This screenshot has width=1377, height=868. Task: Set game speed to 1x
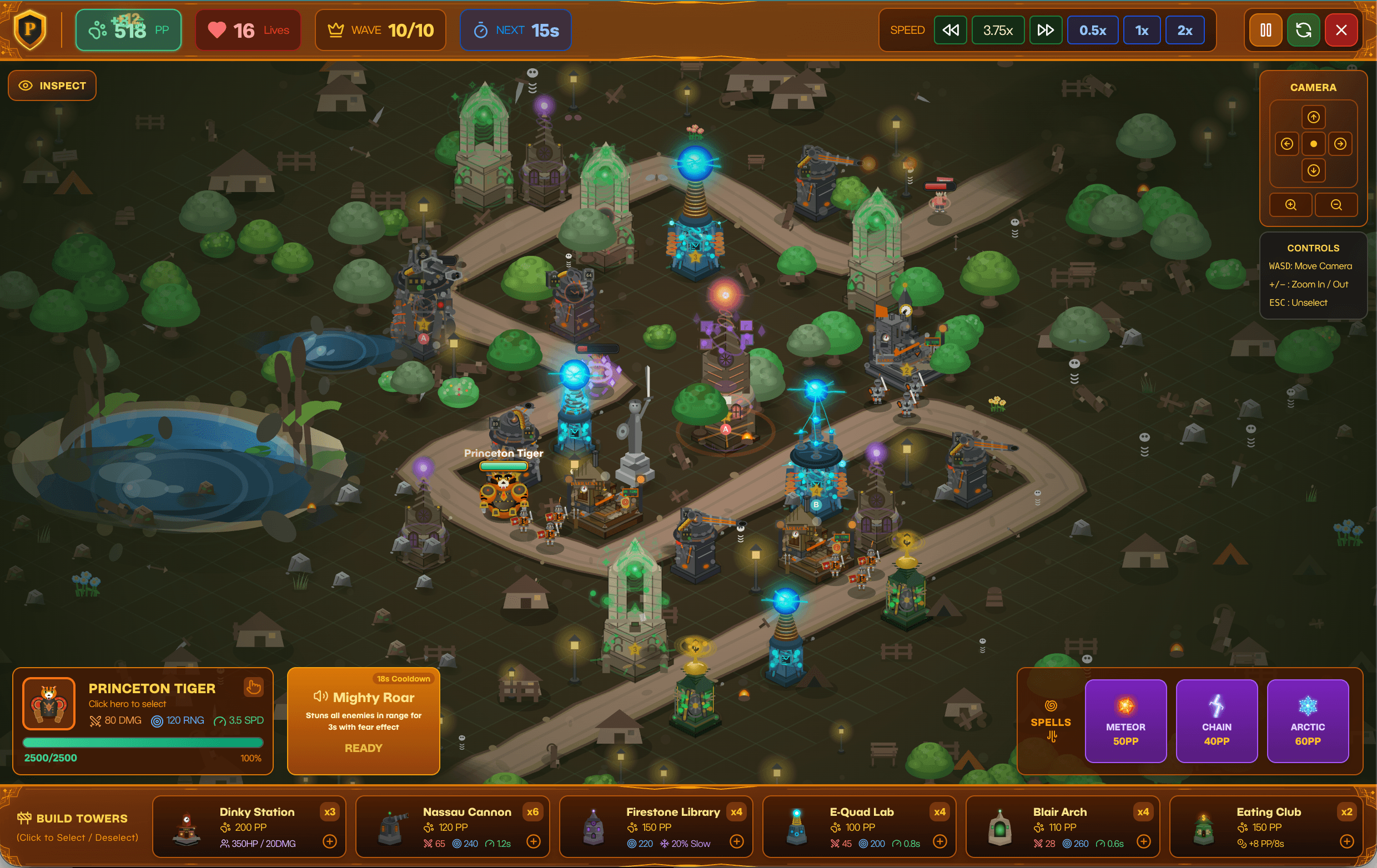point(1142,31)
